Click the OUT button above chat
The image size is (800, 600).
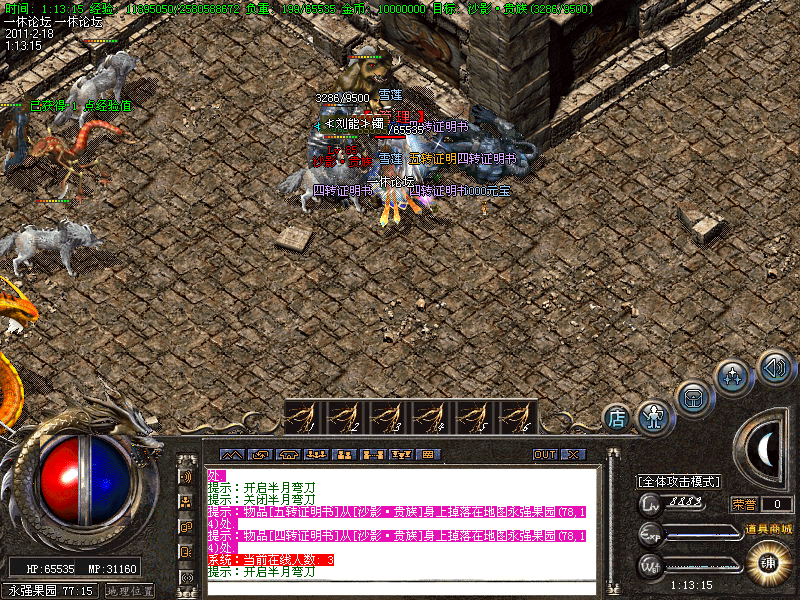point(544,454)
